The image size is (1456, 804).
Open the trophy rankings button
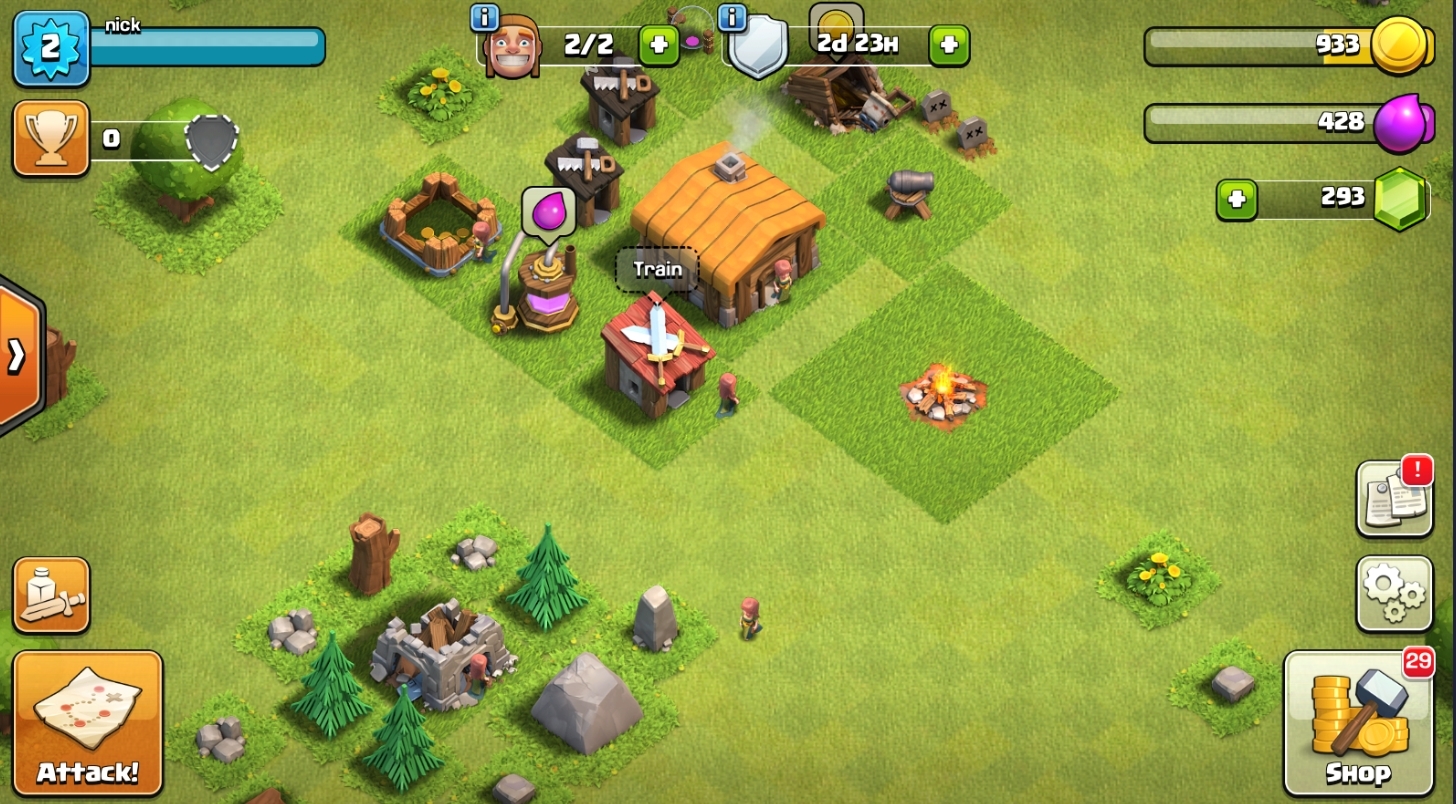pos(51,139)
